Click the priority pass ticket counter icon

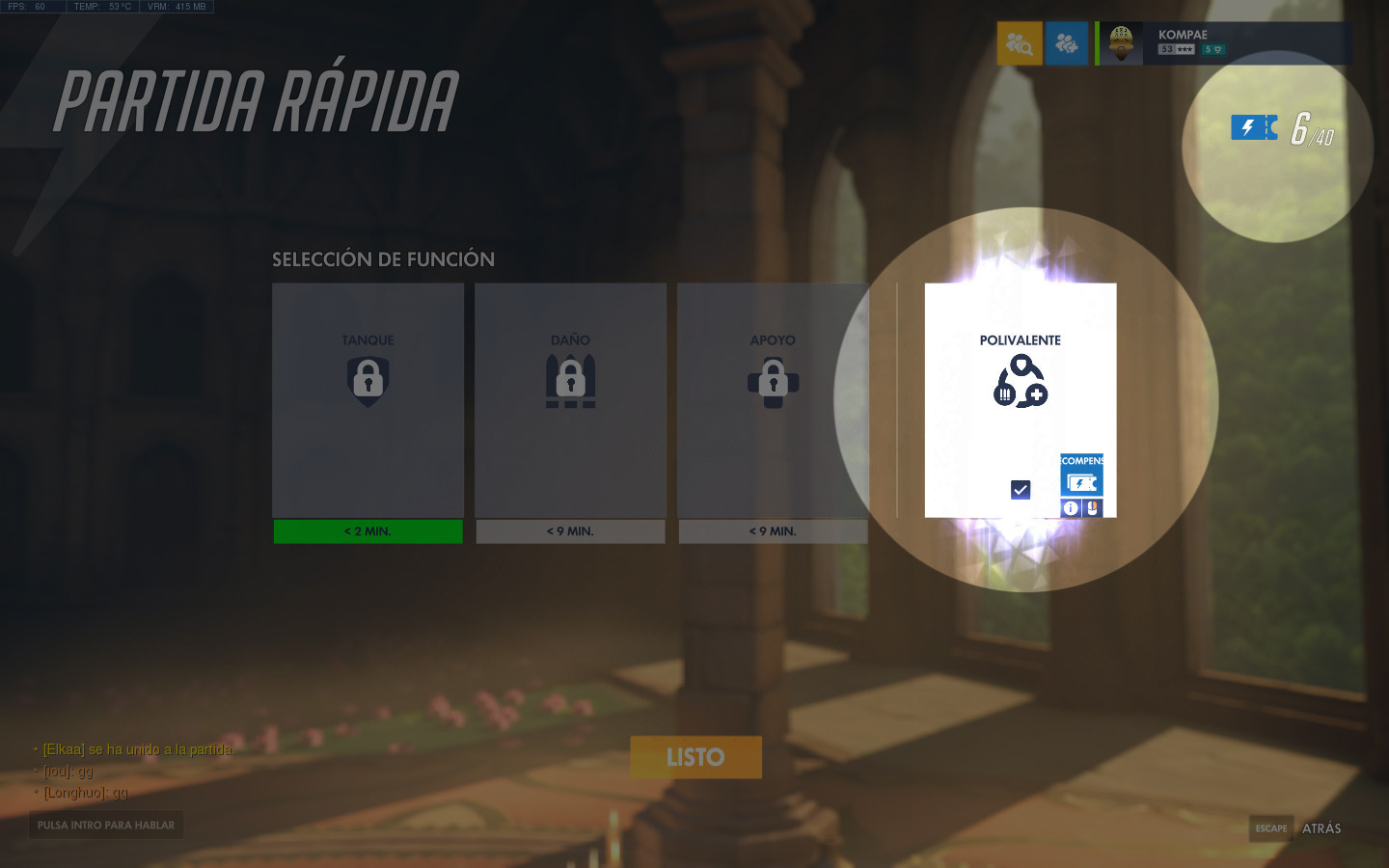[1253, 127]
